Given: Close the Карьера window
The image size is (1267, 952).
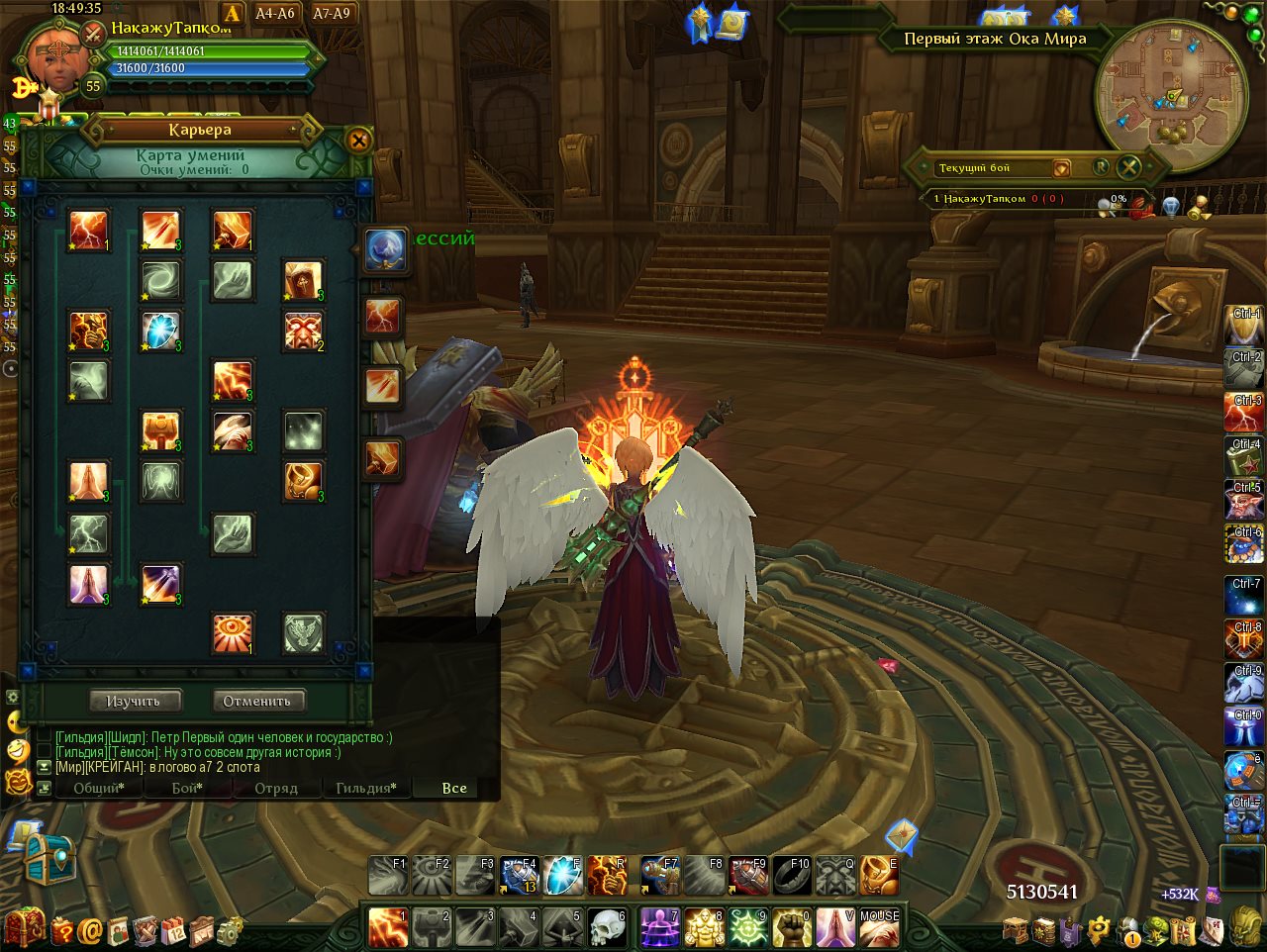Looking at the screenshot, I should (x=359, y=141).
